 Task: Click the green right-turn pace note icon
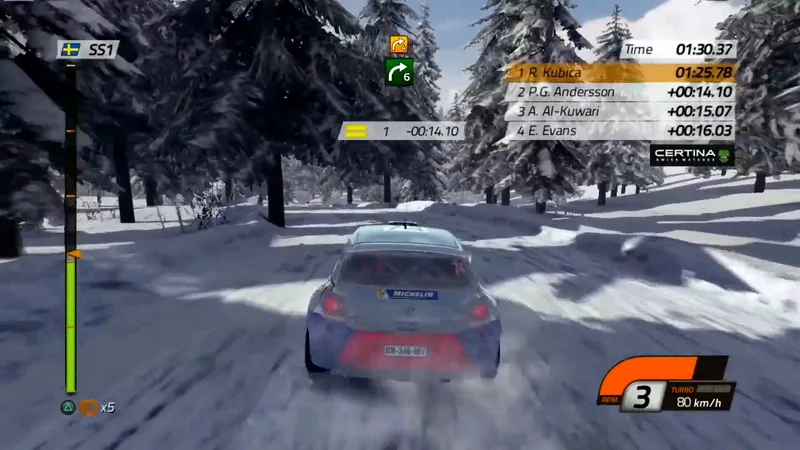tap(399, 71)
